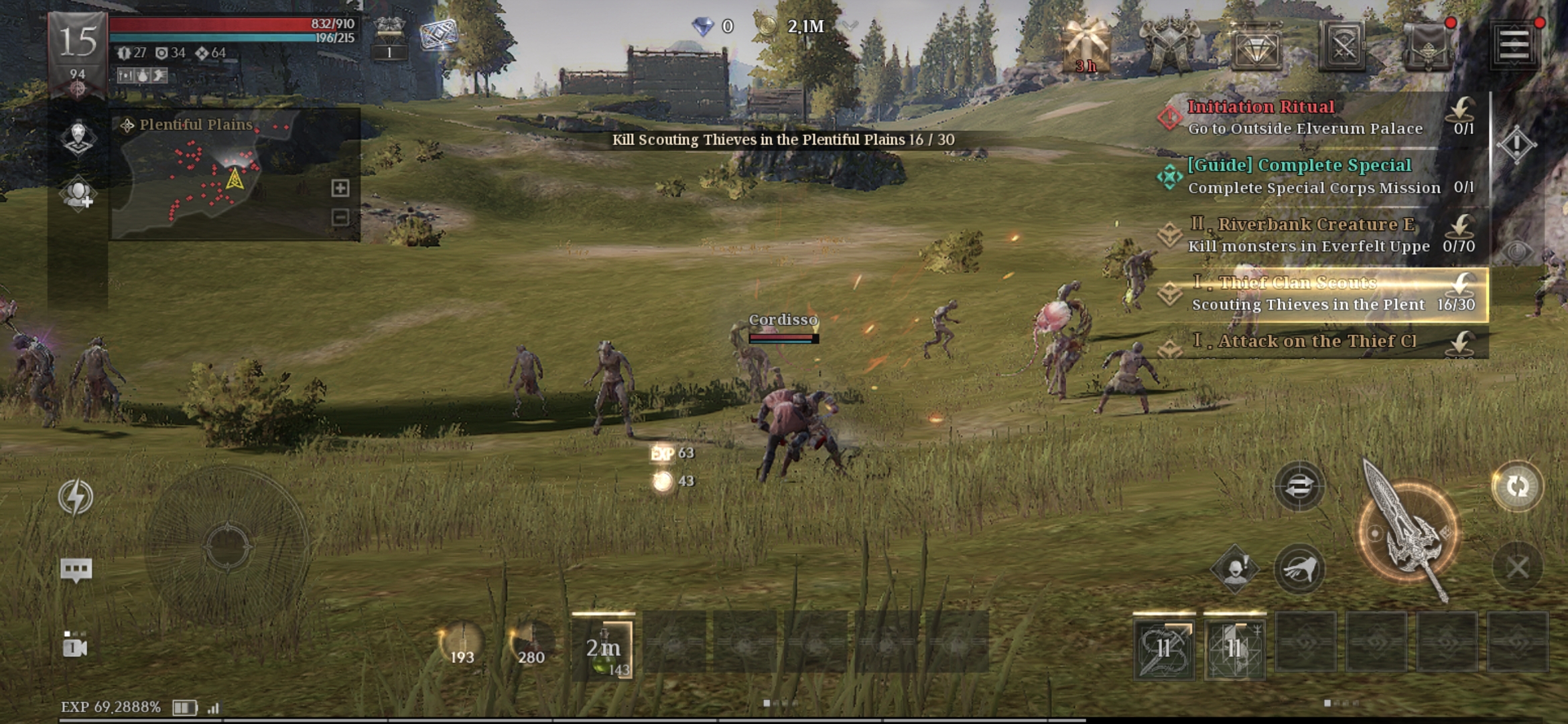Open the chat speech bubble
This screenshot has width=1568, height=724.
(x=76, y=570)
